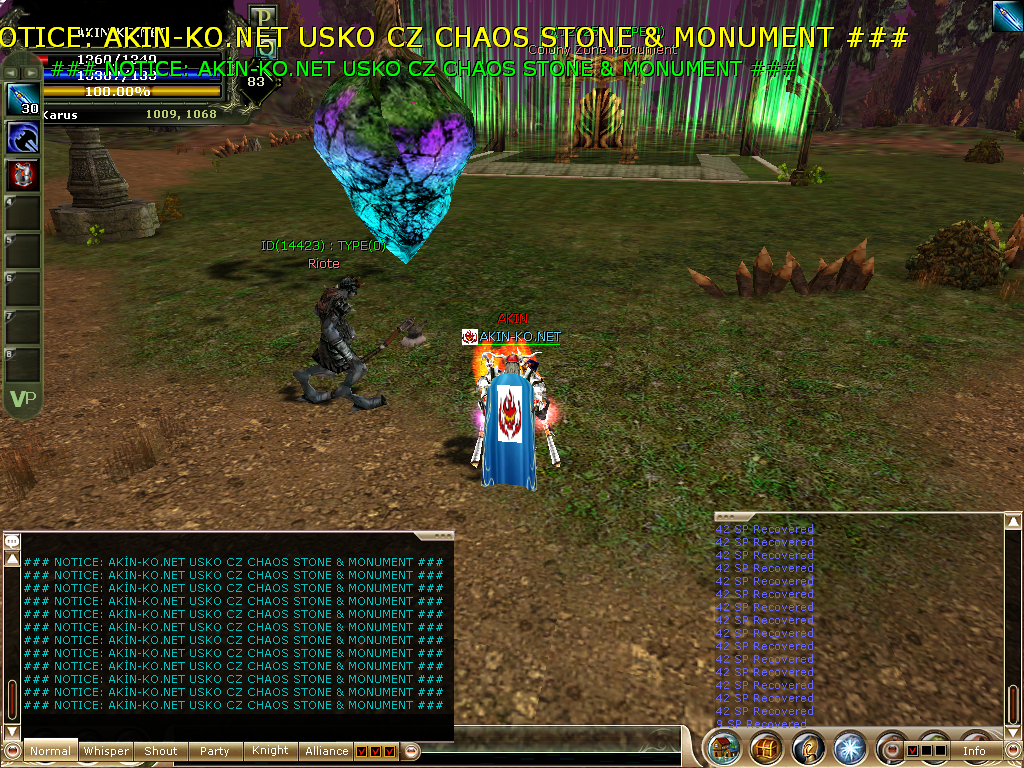The width and height of the screenshot is (1024, 768).
Task: Open the blue starburst skill menu icon
Action: [x=849, y=748]
